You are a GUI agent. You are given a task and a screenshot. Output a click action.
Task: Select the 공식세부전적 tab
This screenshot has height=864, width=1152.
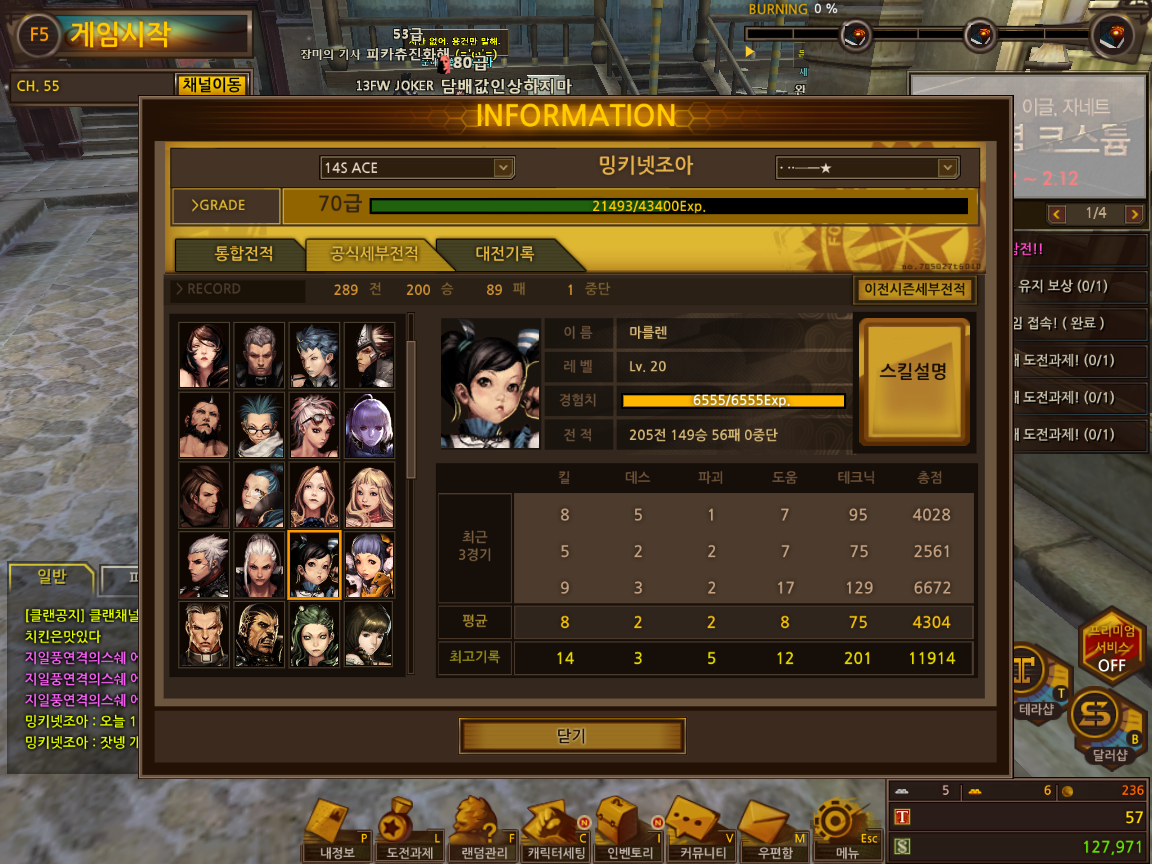pos(374,254)
